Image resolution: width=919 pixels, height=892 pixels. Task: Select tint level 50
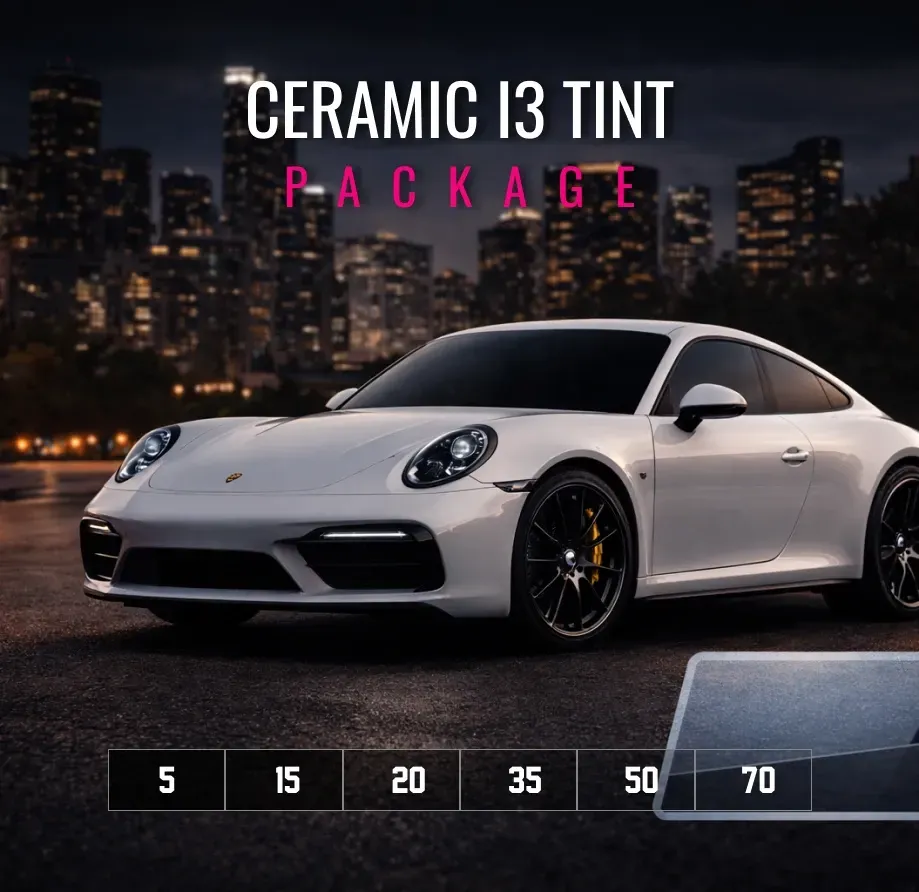[x=636, y=780]
